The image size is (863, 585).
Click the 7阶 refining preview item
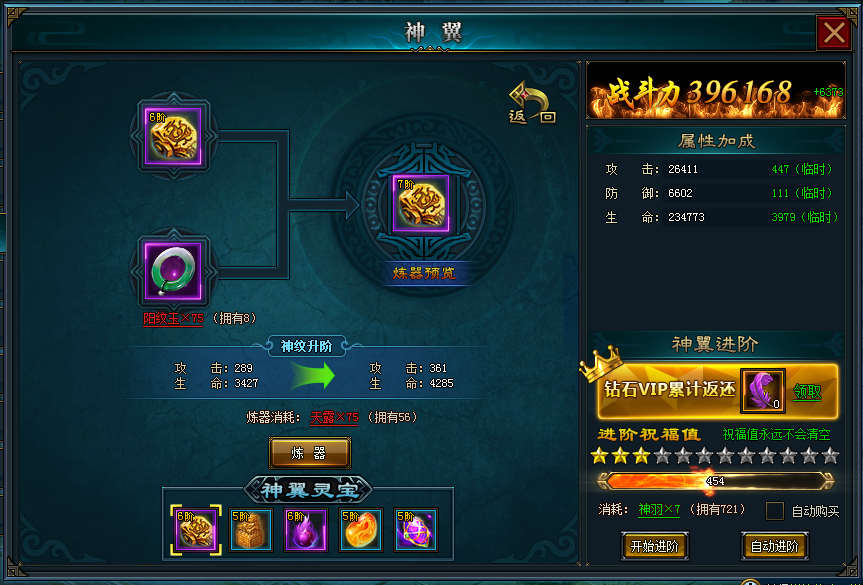pyautogui.click(x=420, y=204)
